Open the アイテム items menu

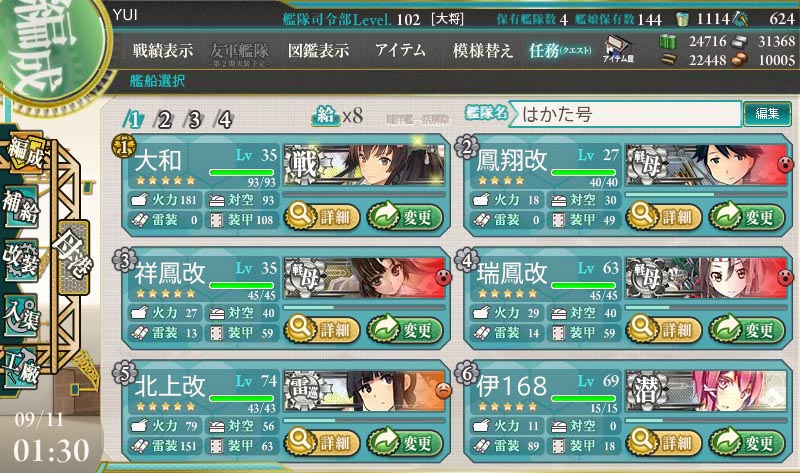(399, 50)
